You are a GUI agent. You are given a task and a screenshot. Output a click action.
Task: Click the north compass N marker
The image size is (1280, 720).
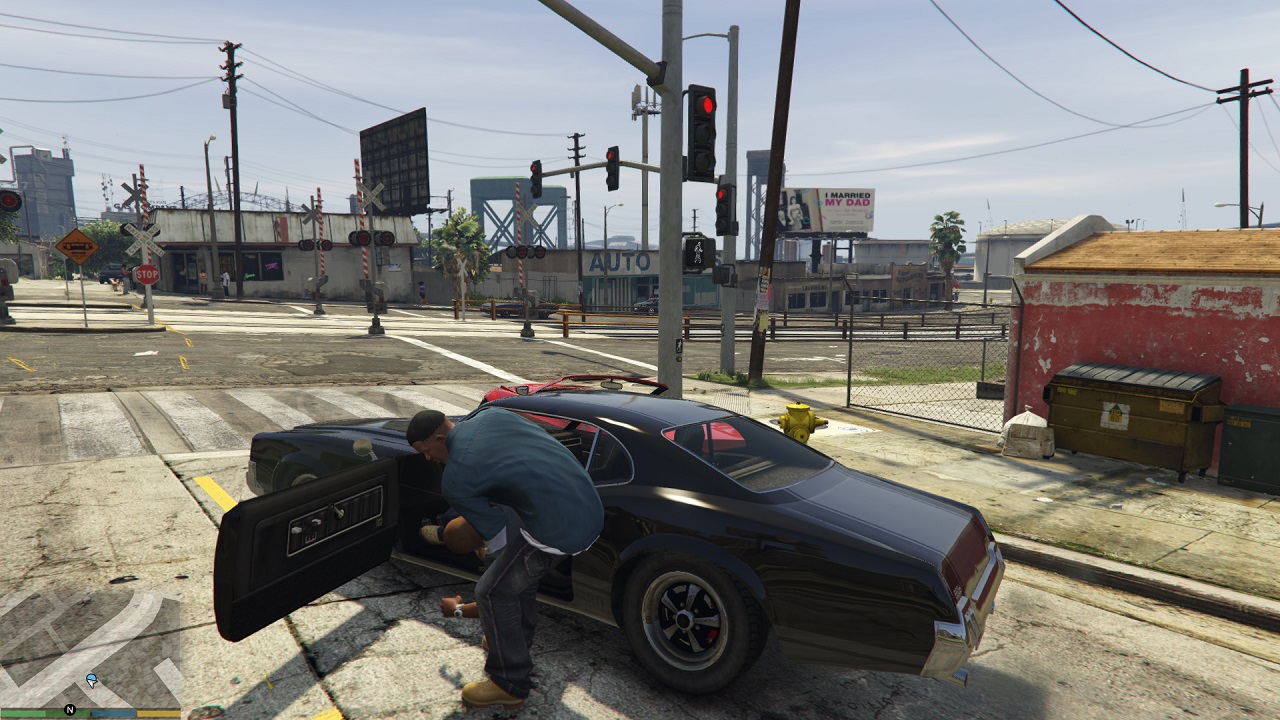click(70, 709)
